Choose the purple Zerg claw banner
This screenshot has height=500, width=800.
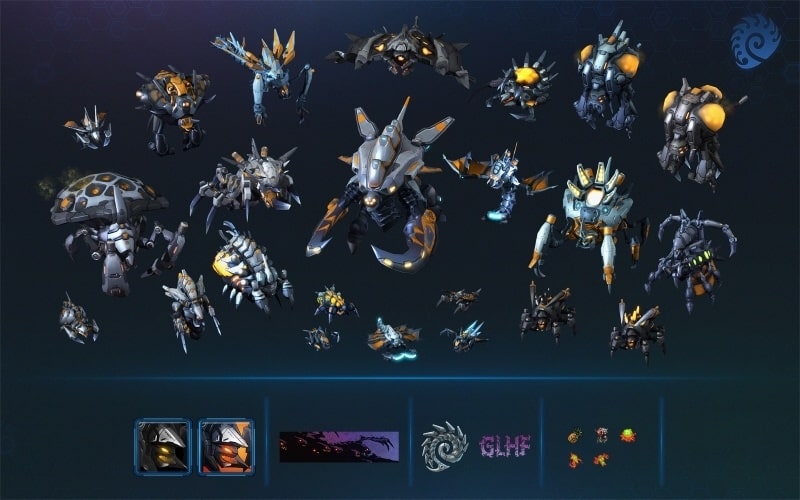pyautogui.click(x=338, y=446)
